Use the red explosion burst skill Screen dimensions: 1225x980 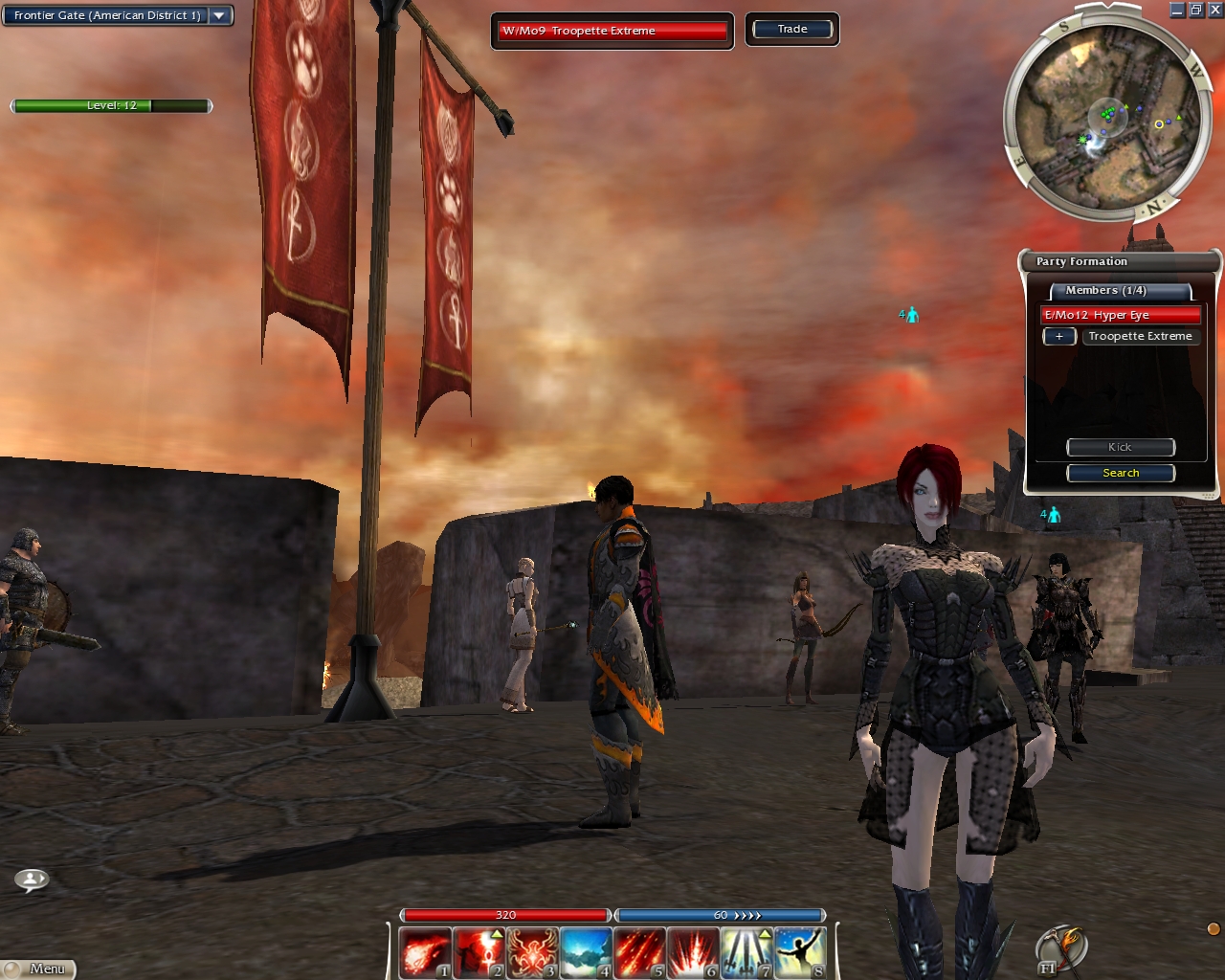click(692, 953)
